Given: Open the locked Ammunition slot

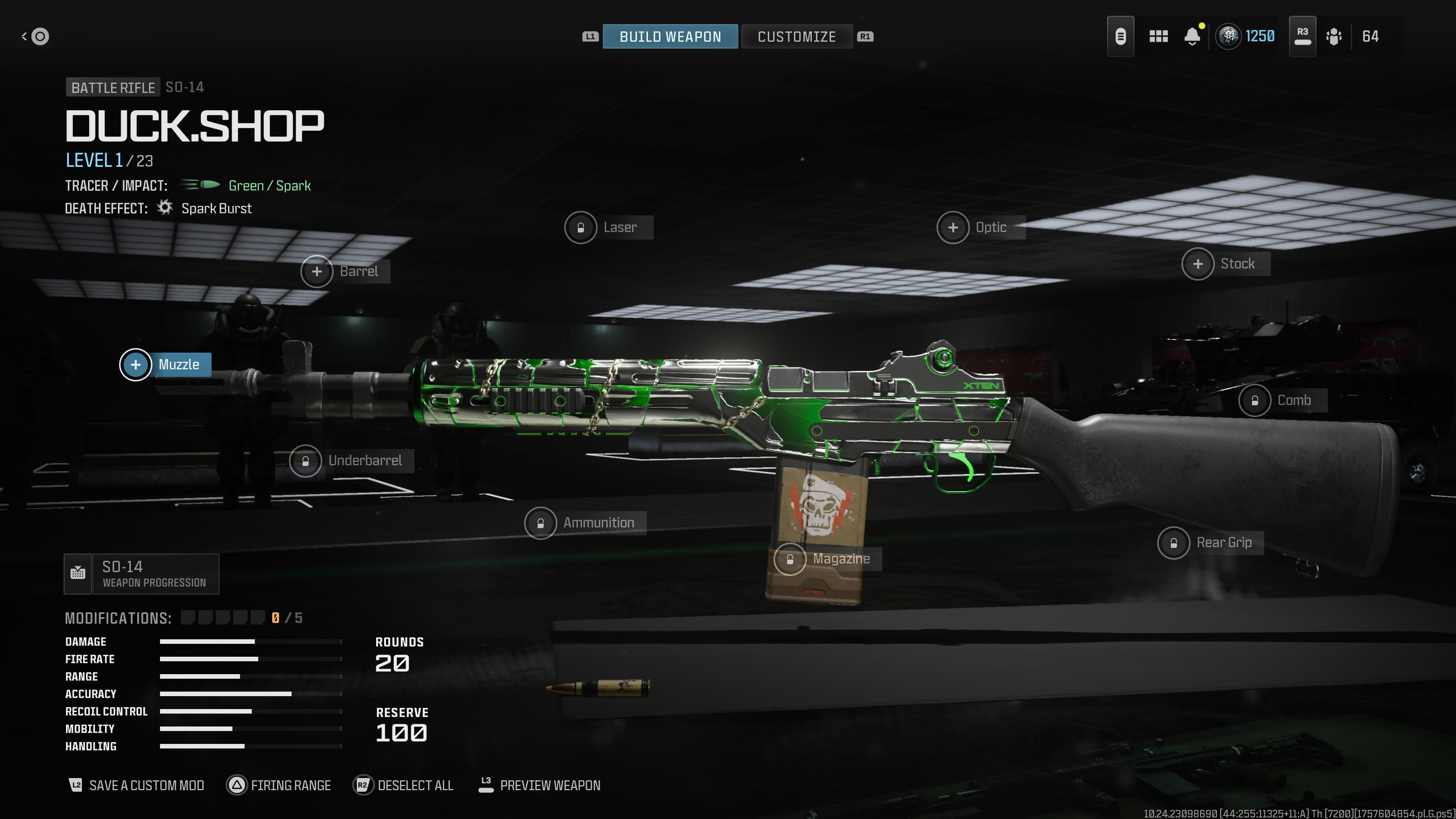Looking at the screenshot, I should coord(540,523).
